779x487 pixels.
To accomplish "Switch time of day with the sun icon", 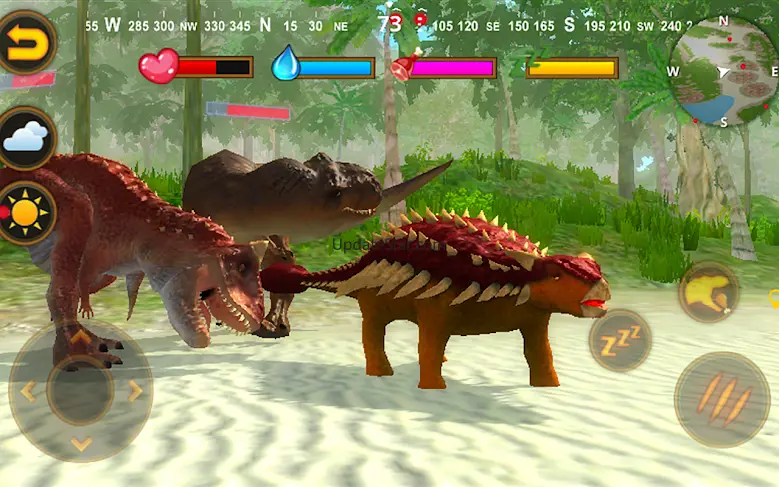I will (26, 213).
